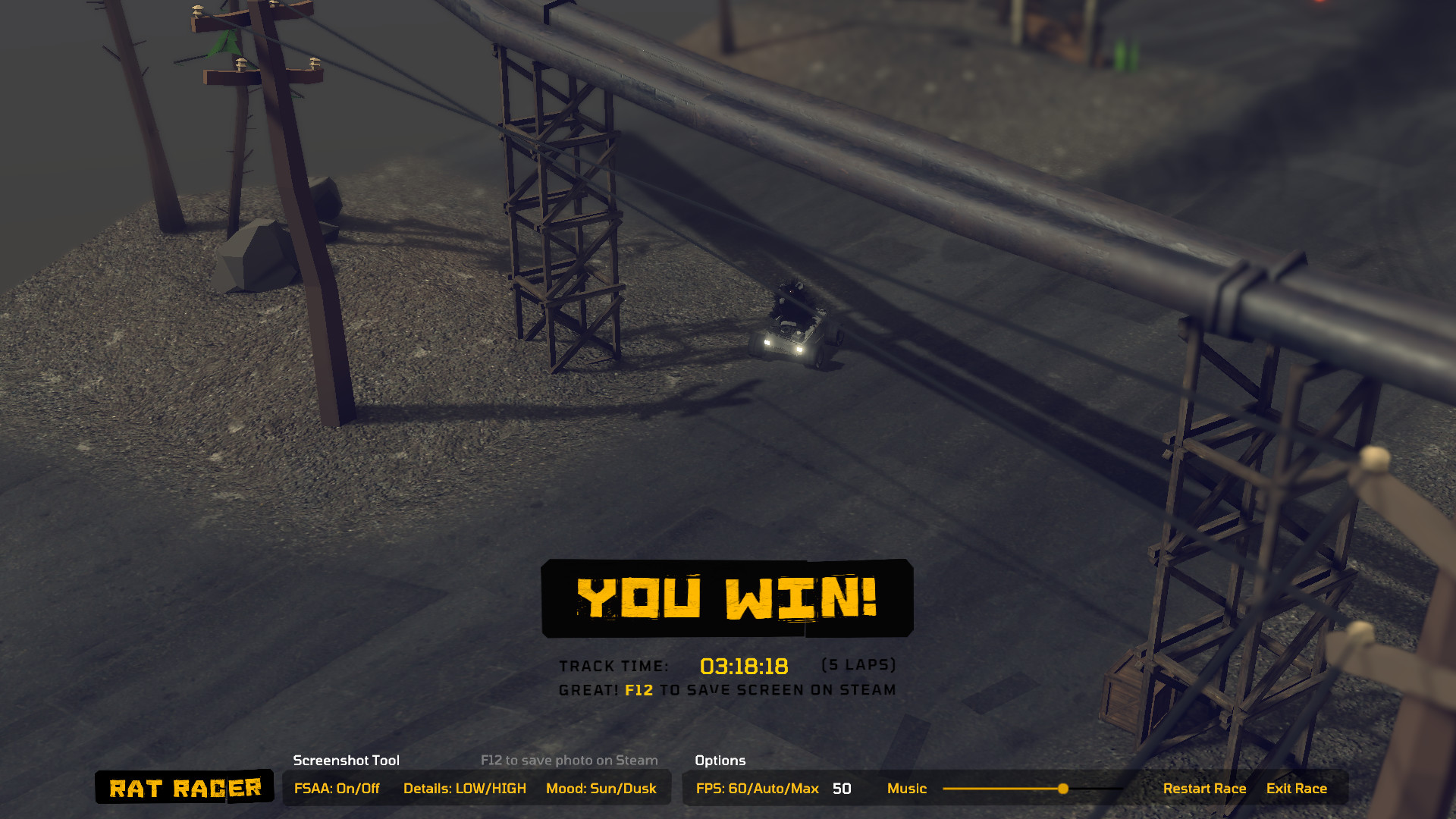Choose Exit Race to leave the track
Image resolution: width=1456 pixels, height=819 pixels.
[1297, 788]
